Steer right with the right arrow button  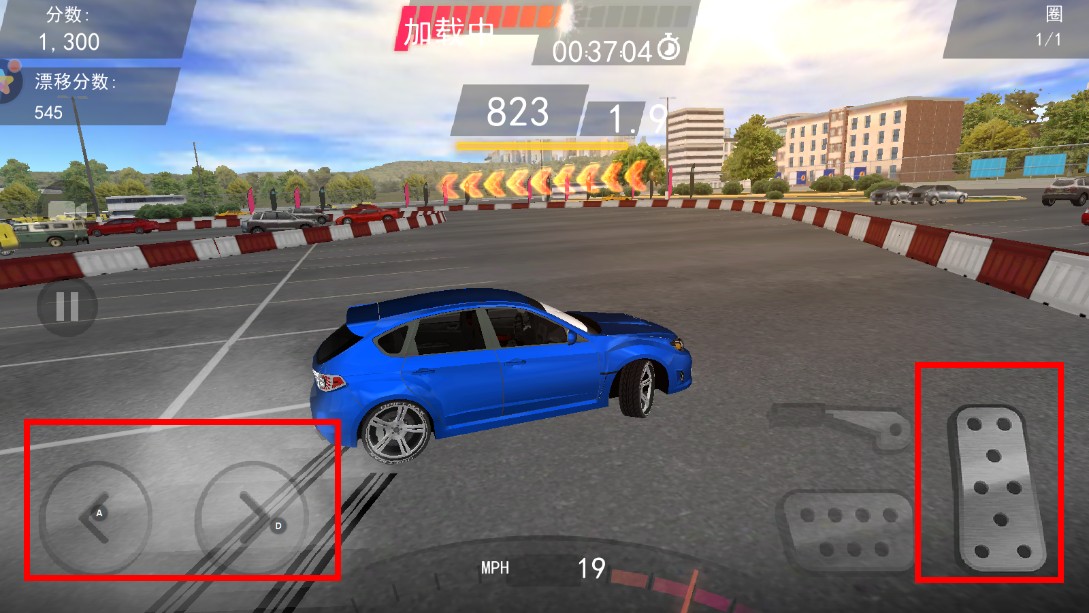tap(252, 517)
